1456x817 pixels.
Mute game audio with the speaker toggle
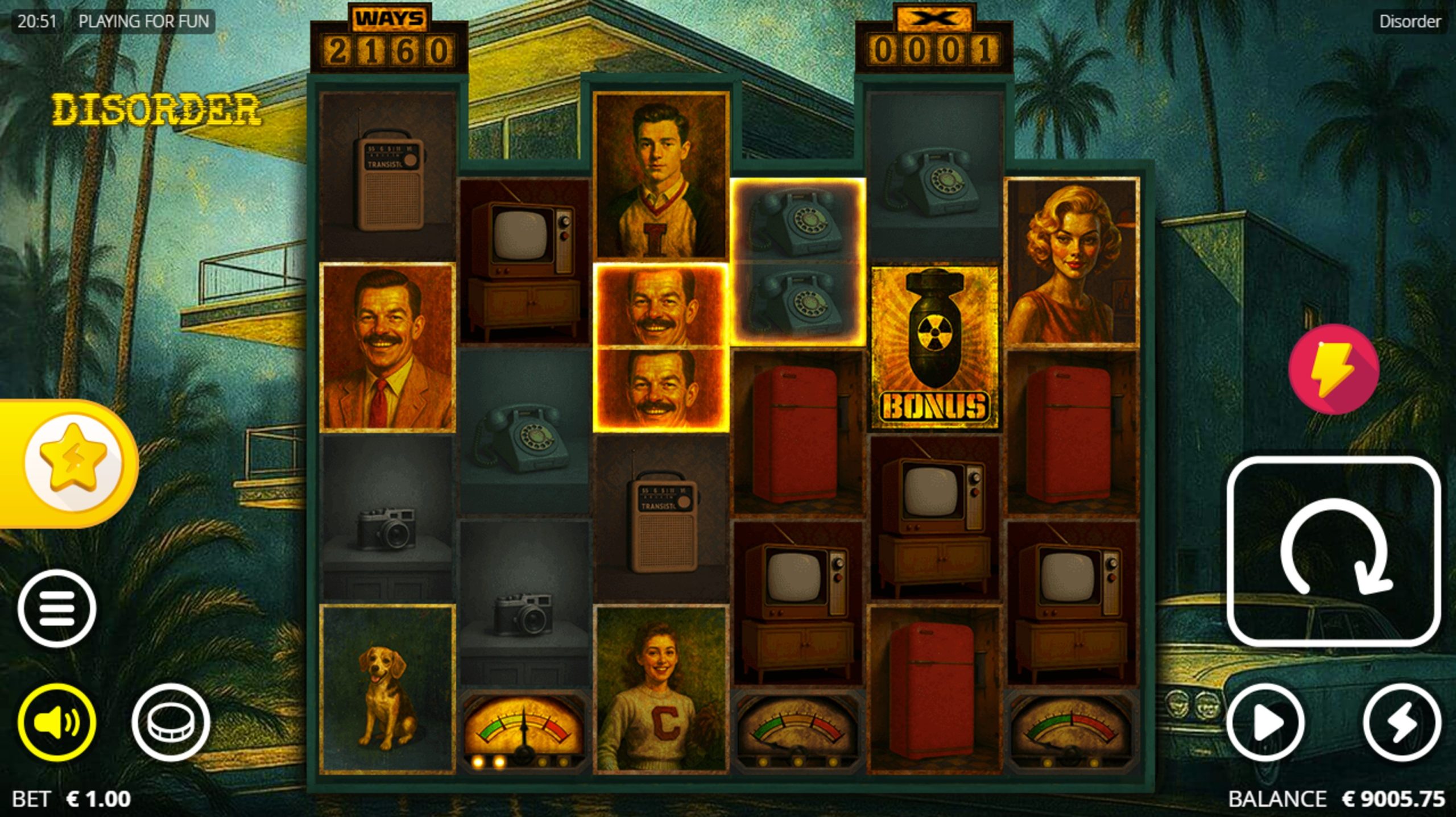pyautogui.click(x=56, y=723)
